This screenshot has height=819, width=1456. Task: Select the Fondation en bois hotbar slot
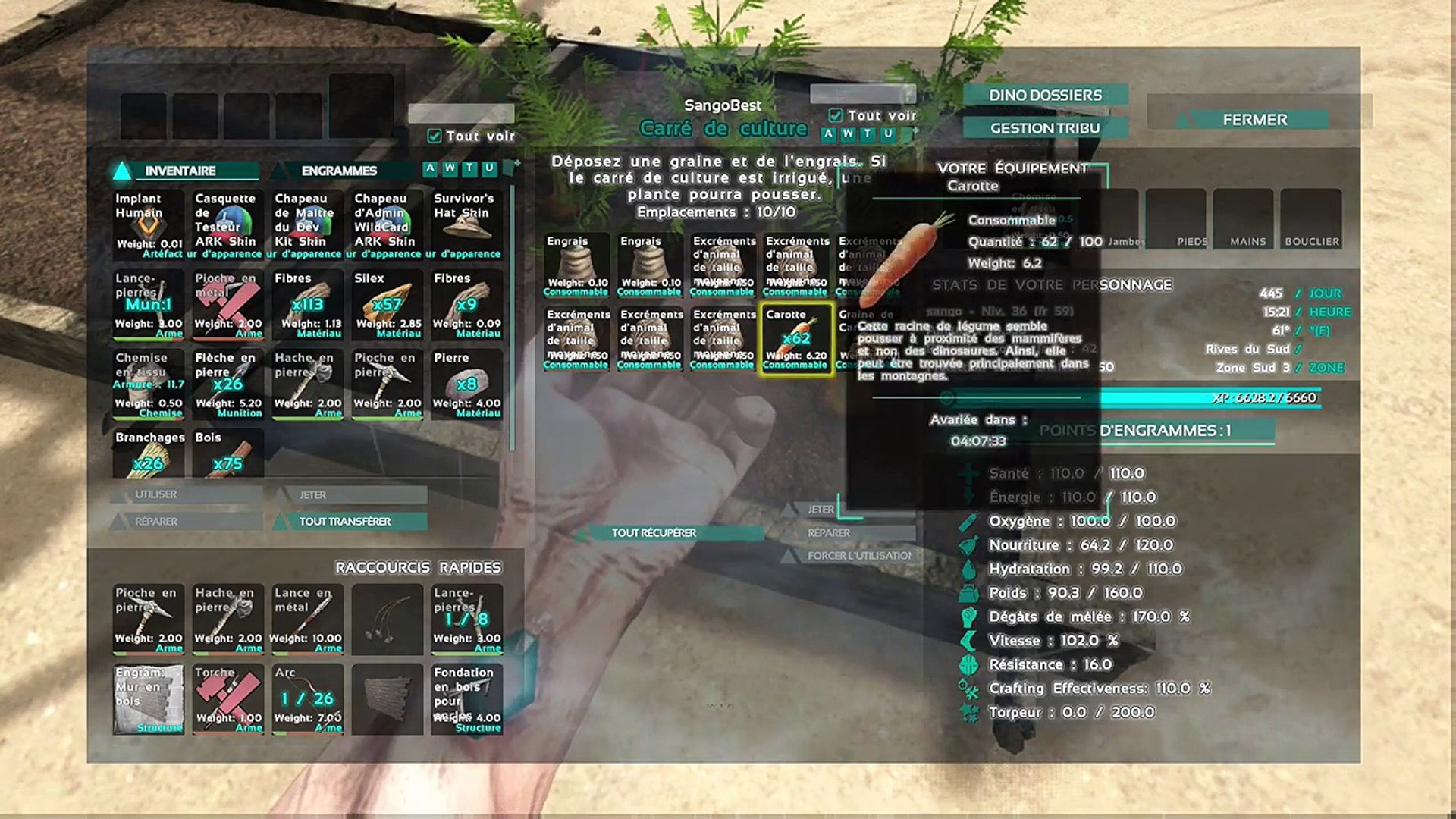pos(466,698)
